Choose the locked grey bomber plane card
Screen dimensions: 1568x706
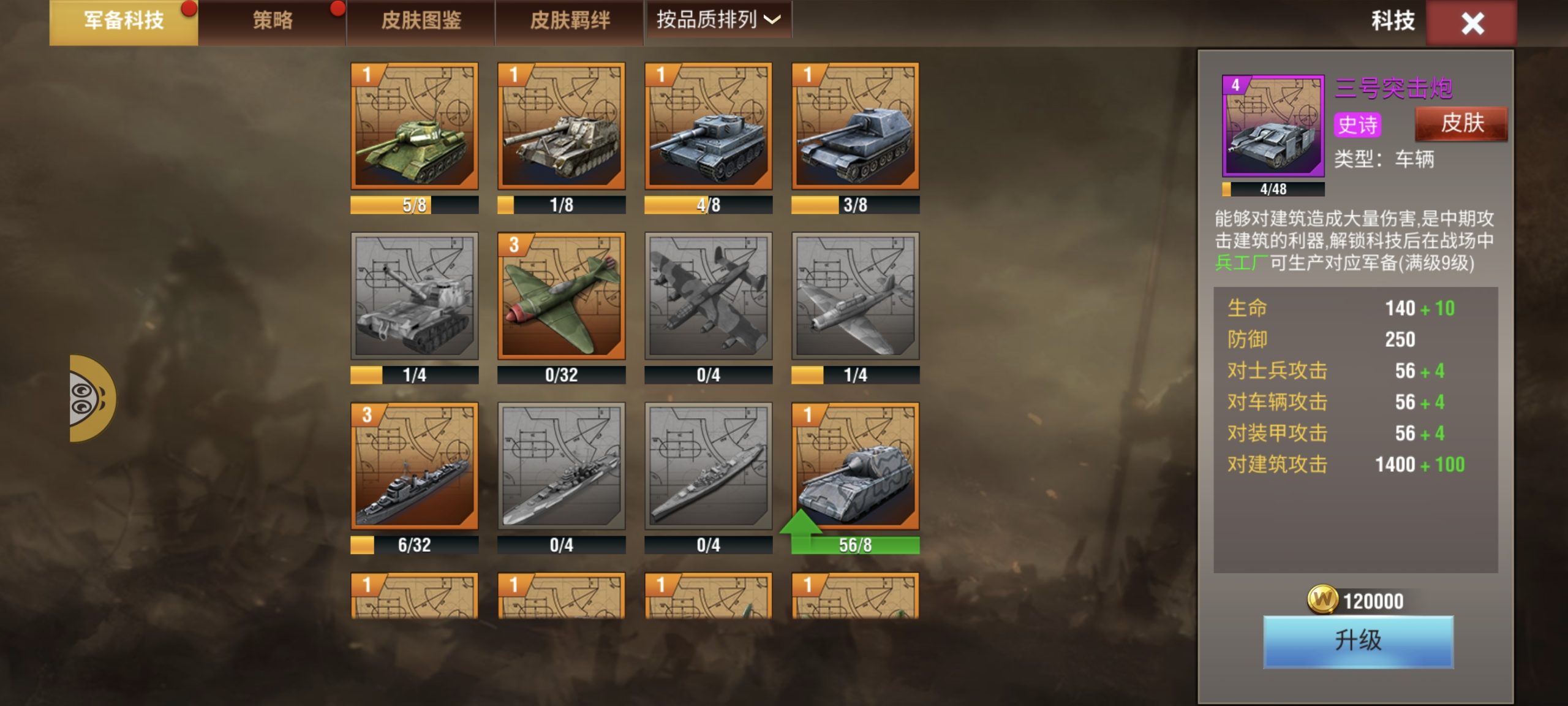point(709,296)
